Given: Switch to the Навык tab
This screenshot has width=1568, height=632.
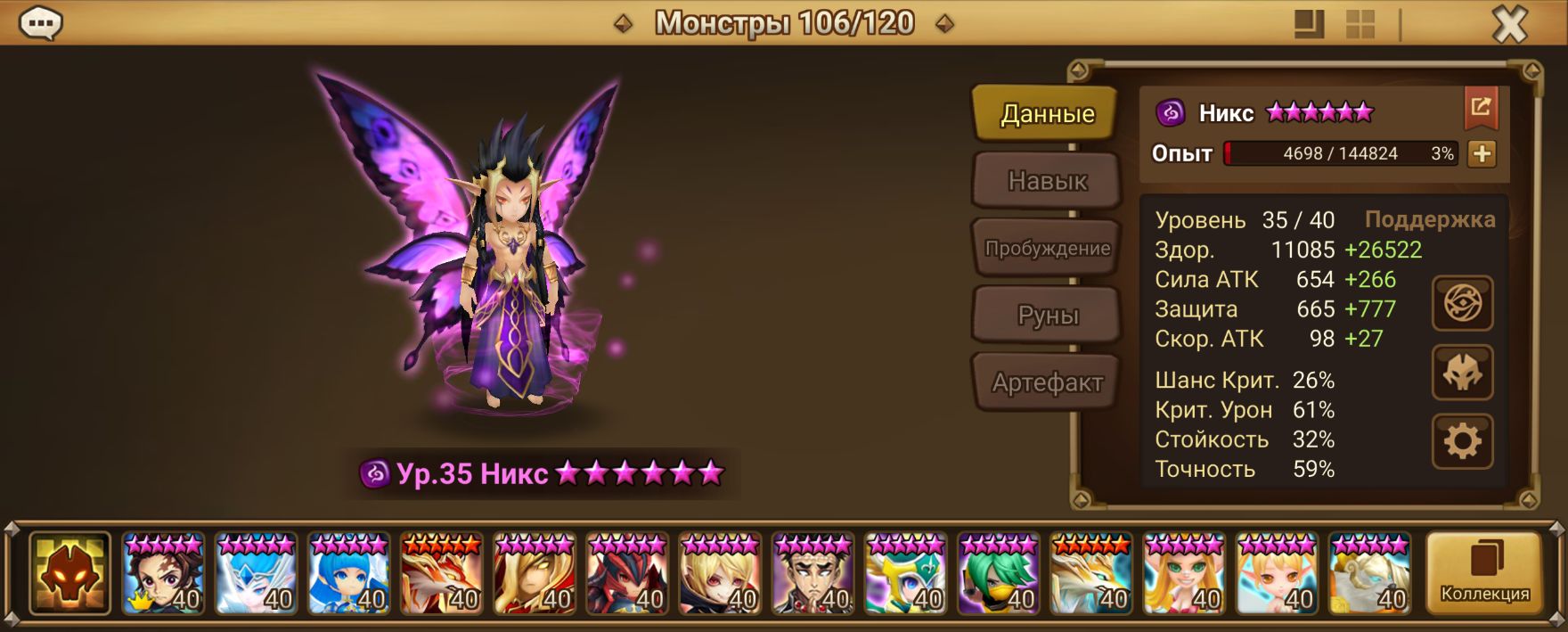Looking at the screenshot, I should point(1046,181).
